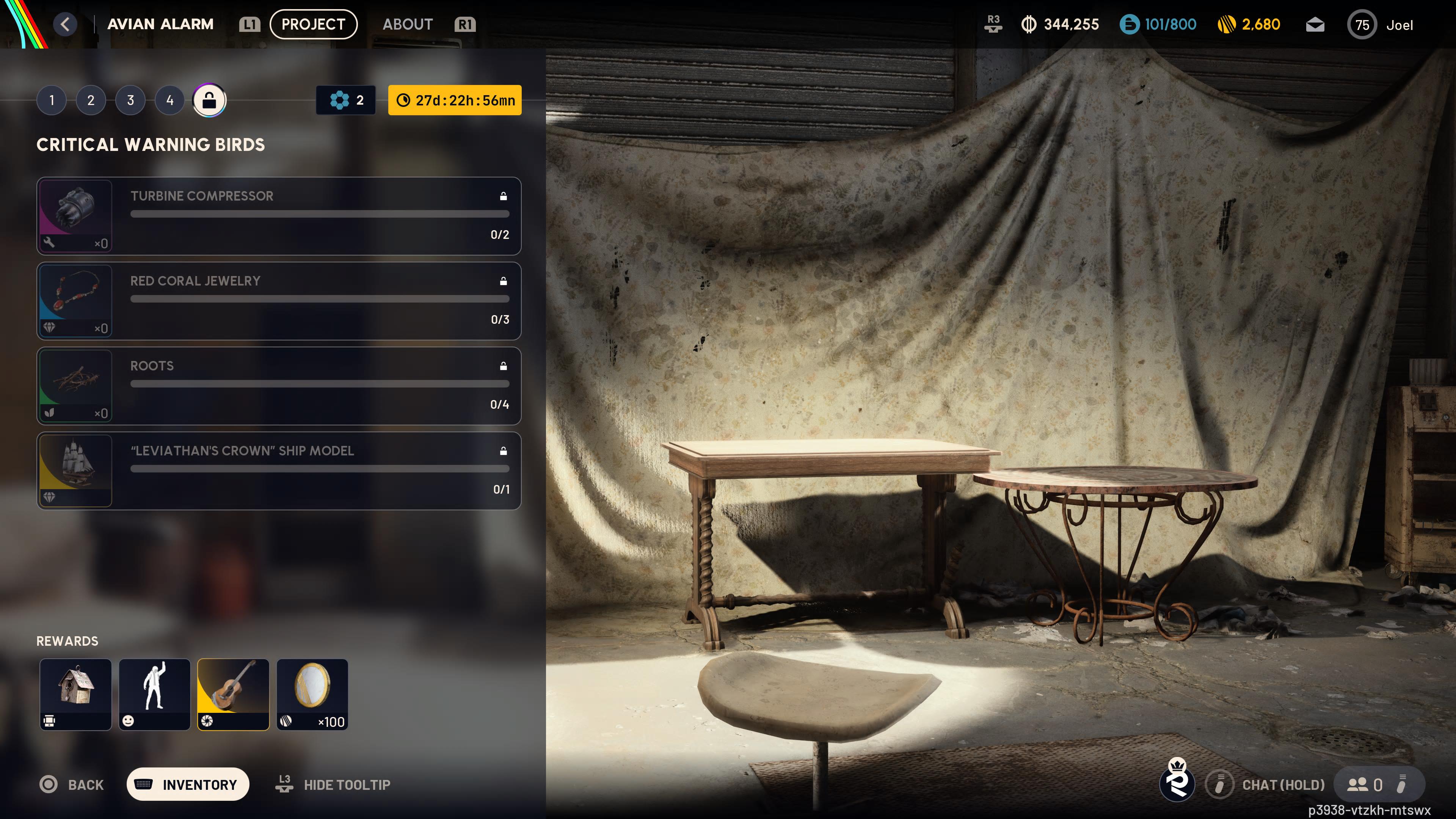The width and height of the screenshot is (1456, 819).
Task: Select the Leviathan's Crown Ship Model row
Action: [279, 470]
